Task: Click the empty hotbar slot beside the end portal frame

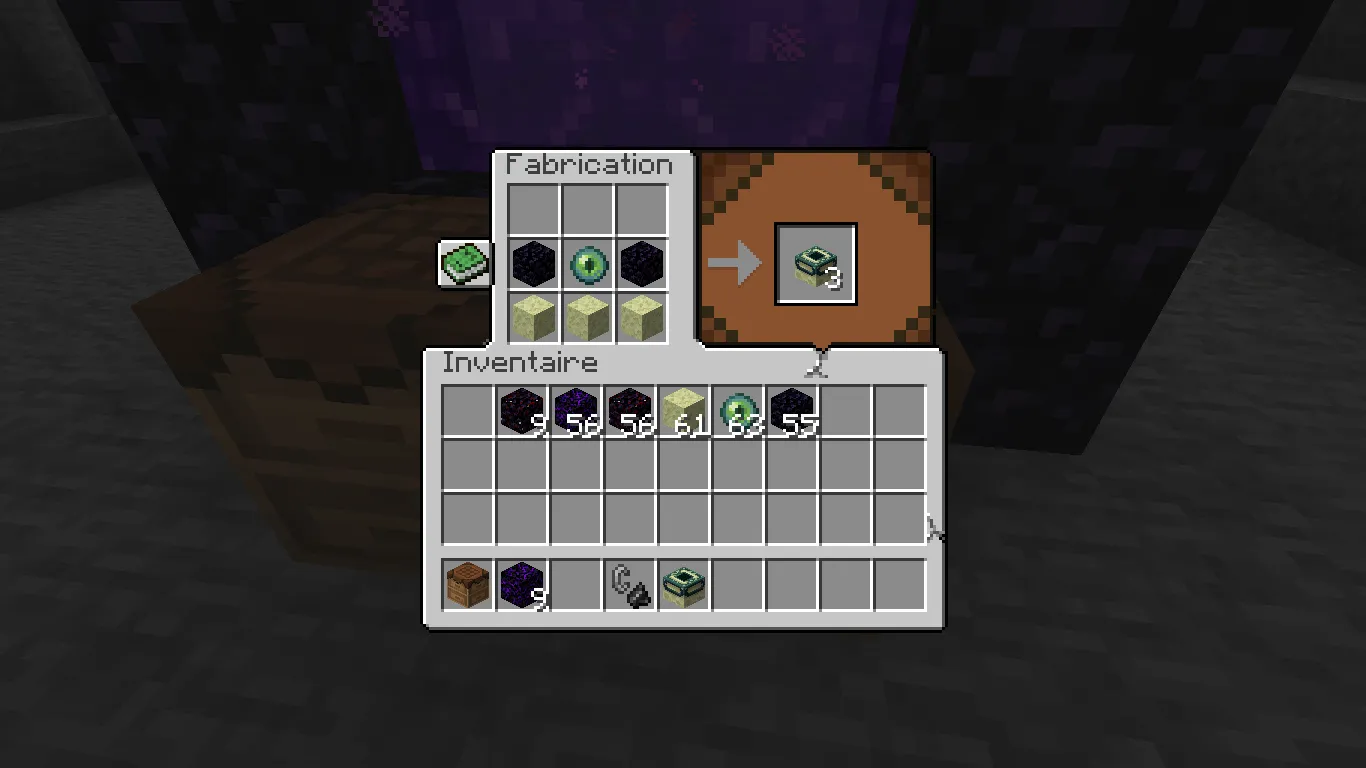Action: 740,585
